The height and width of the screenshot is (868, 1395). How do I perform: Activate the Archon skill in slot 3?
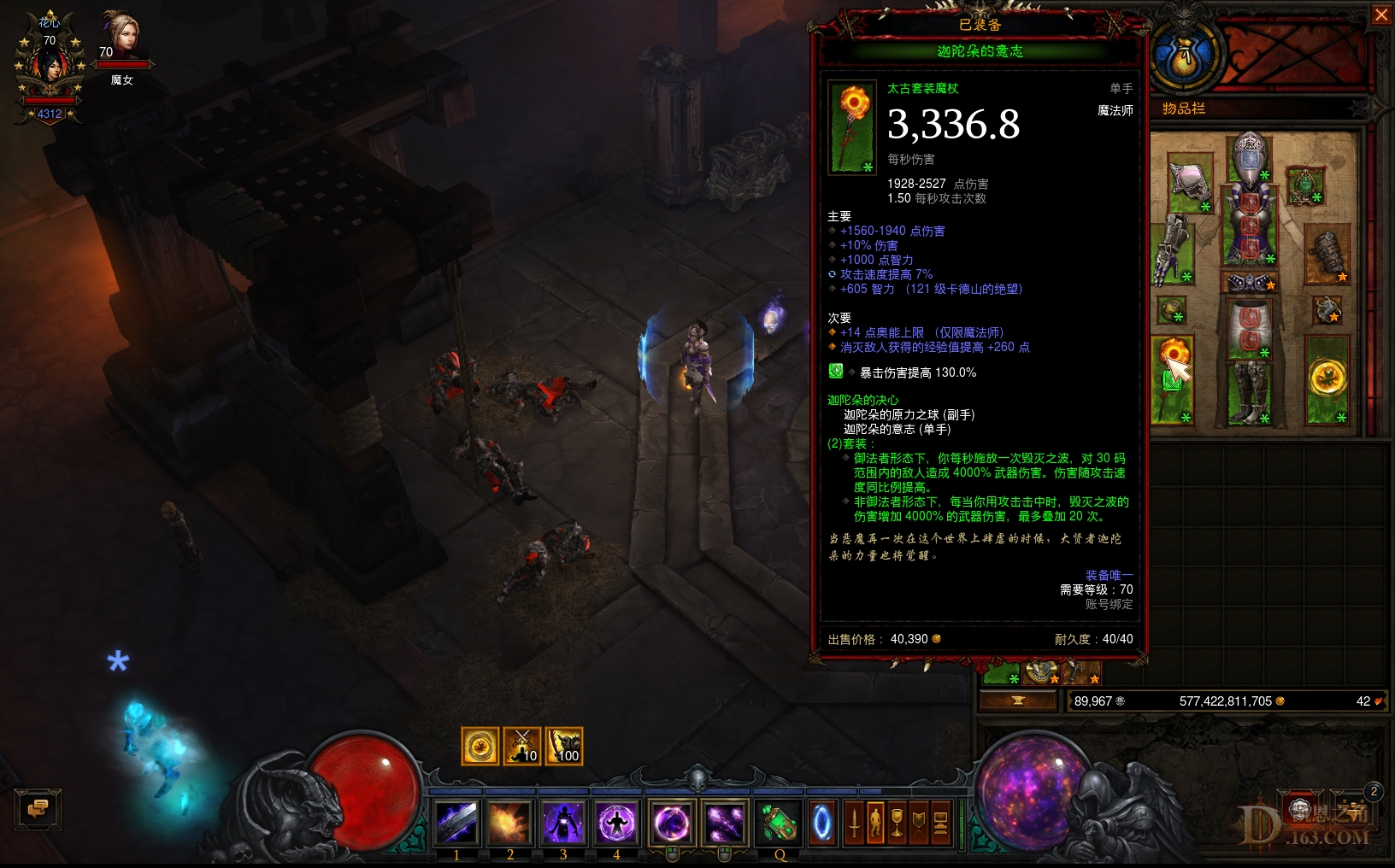point(564,823)
